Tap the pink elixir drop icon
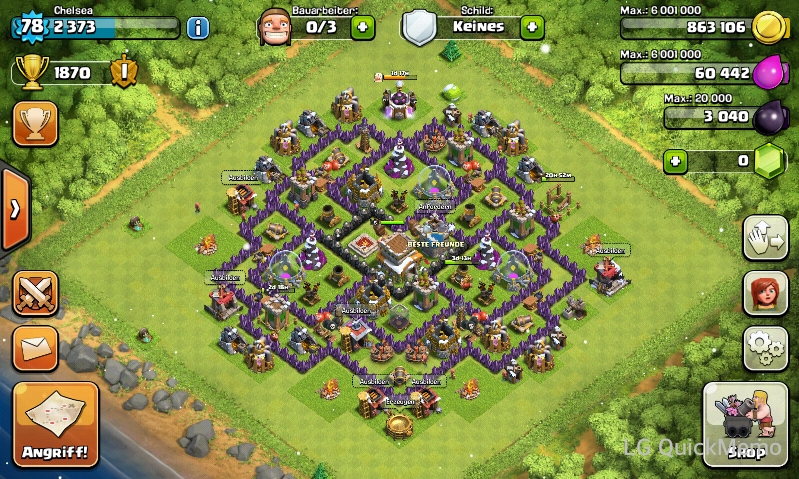Image resolution: width=799 pixels, height=479 pixels. (770, 73)
